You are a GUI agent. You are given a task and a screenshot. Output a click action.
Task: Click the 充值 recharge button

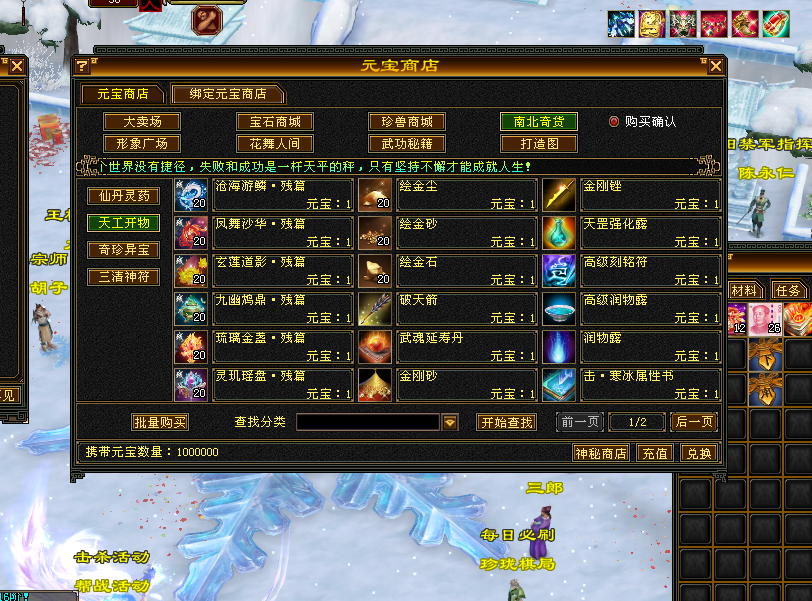point(655,453)
